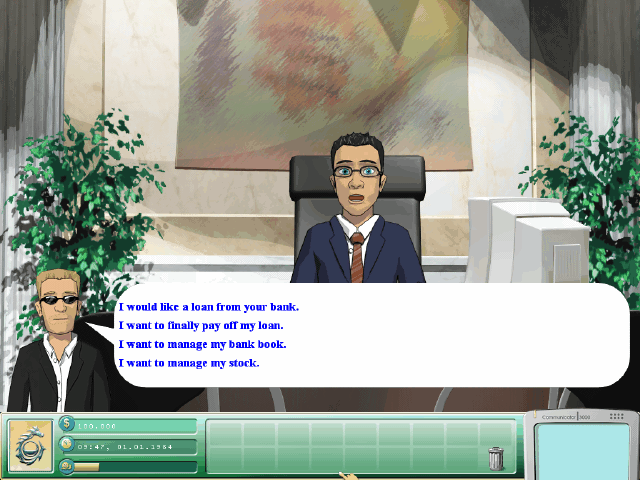
Task: Click the dragon company logo icon
Action: (x=30, y=444)
